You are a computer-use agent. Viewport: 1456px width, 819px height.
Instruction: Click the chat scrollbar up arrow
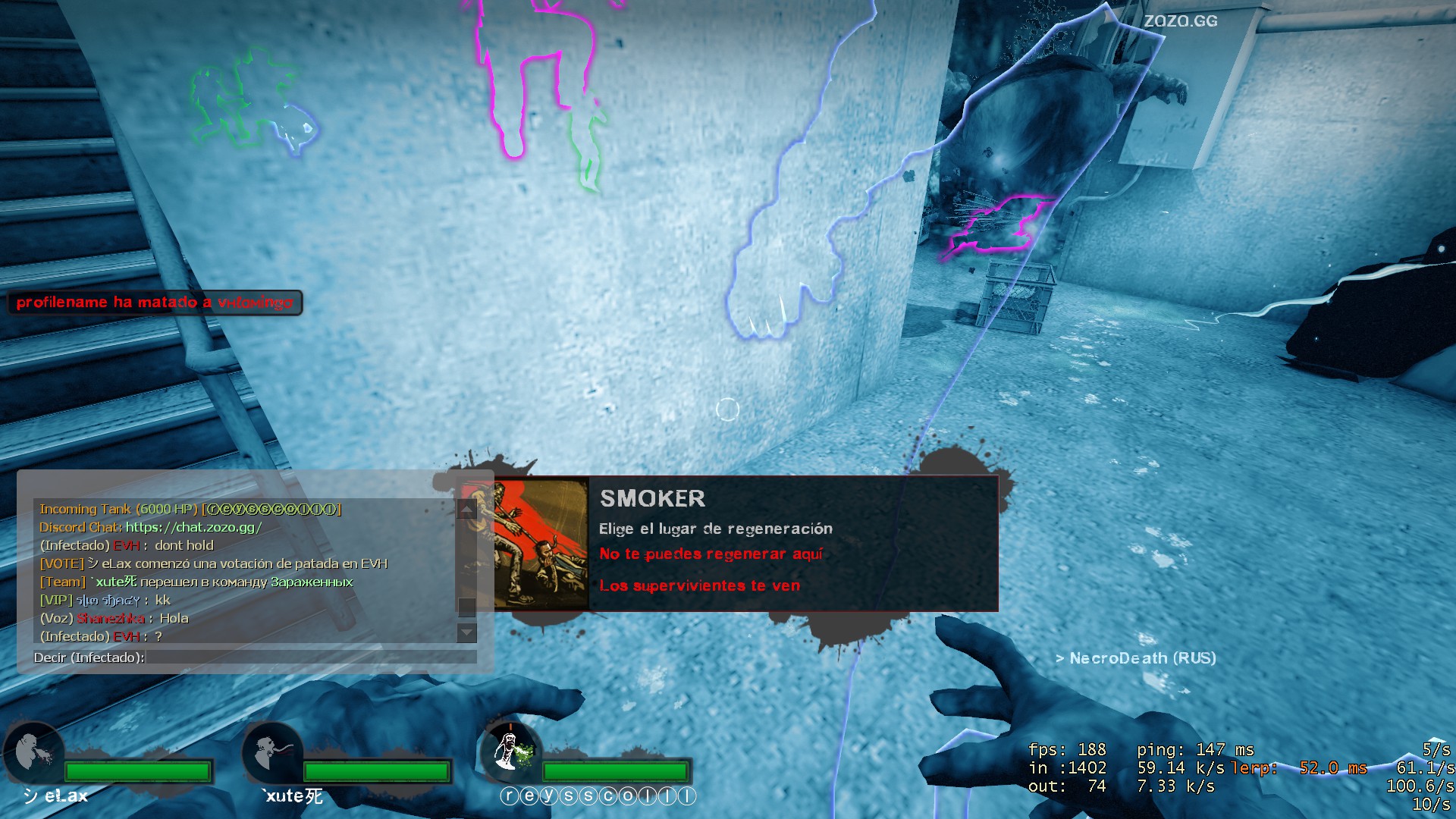[467, 510]
